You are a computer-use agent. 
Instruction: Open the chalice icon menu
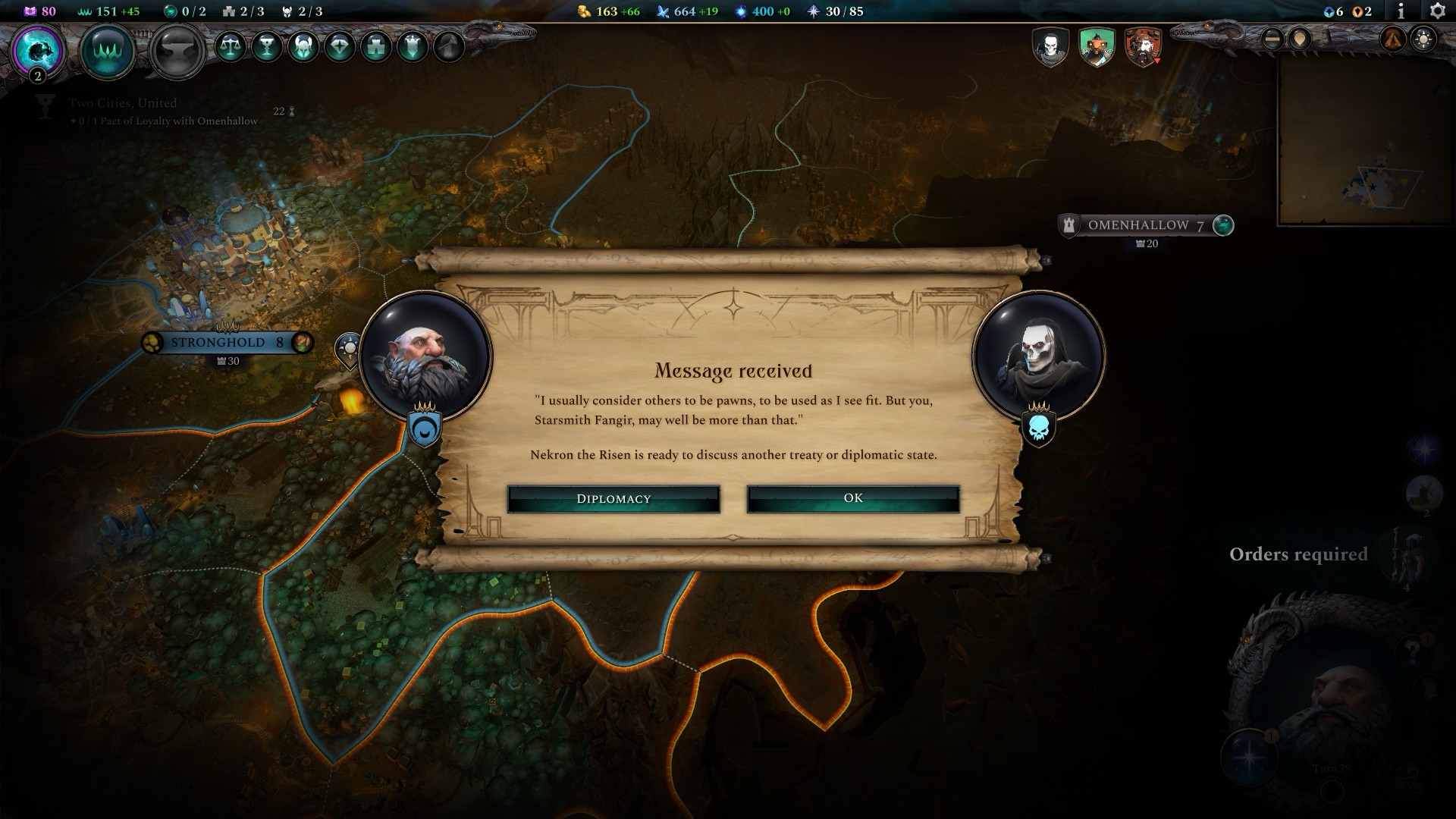[x=266, y=47]
